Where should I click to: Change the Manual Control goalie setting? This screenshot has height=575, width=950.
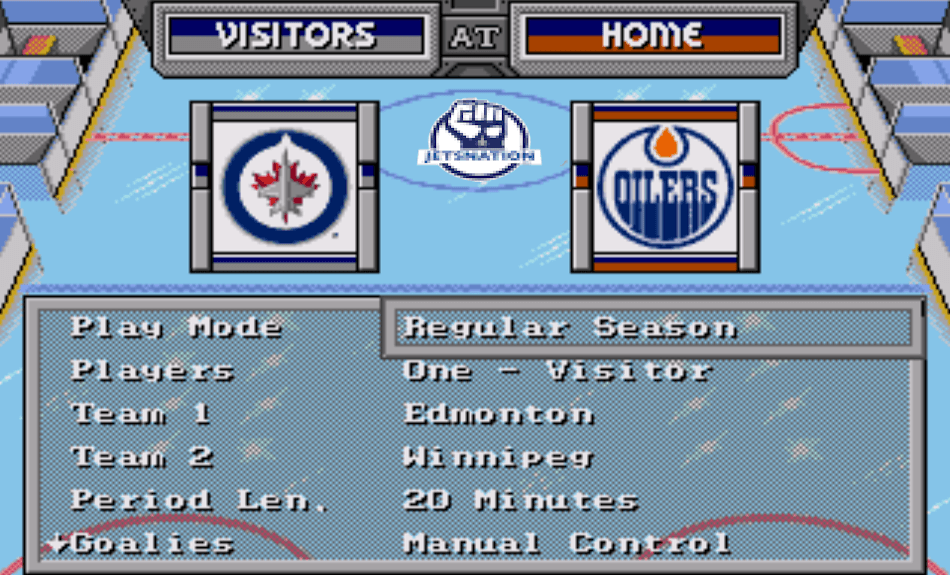pos(567,544)
